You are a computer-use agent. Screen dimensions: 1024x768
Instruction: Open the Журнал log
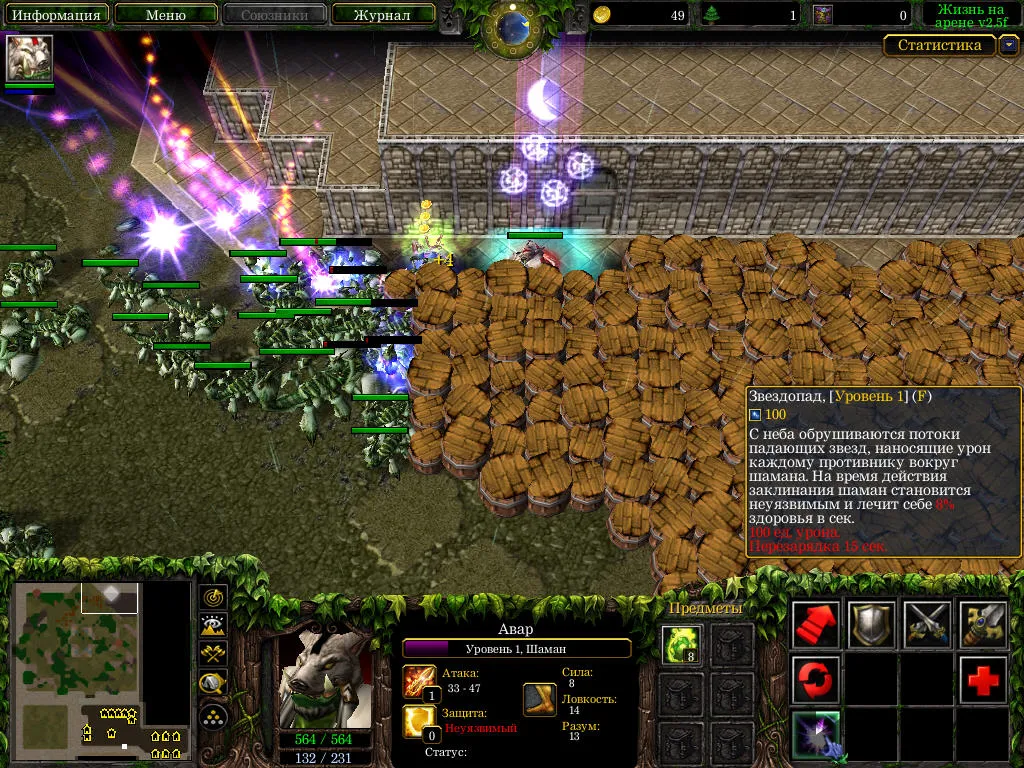click(383, 15)
